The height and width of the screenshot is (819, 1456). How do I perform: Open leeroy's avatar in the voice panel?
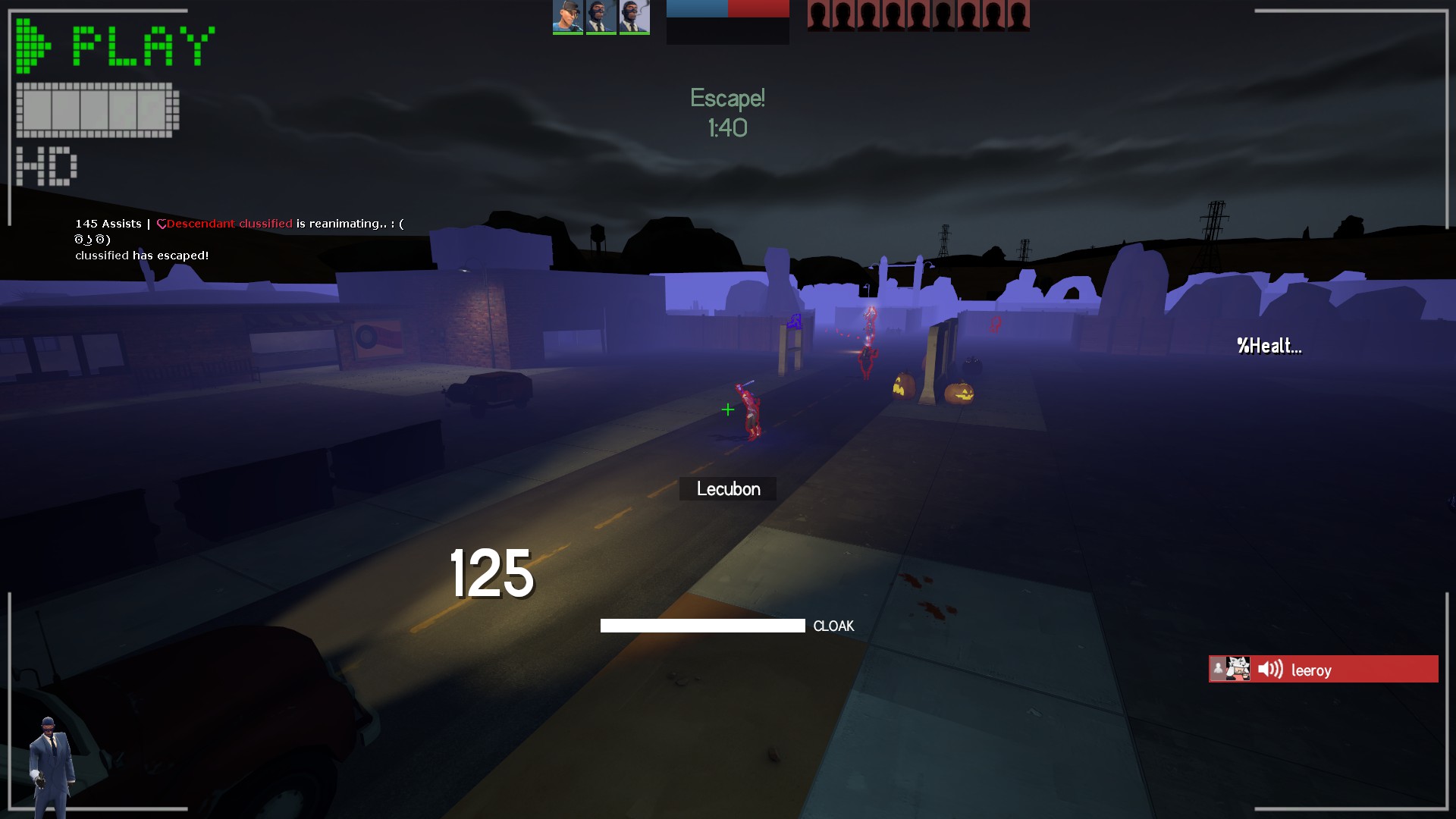click(1238, 669)
